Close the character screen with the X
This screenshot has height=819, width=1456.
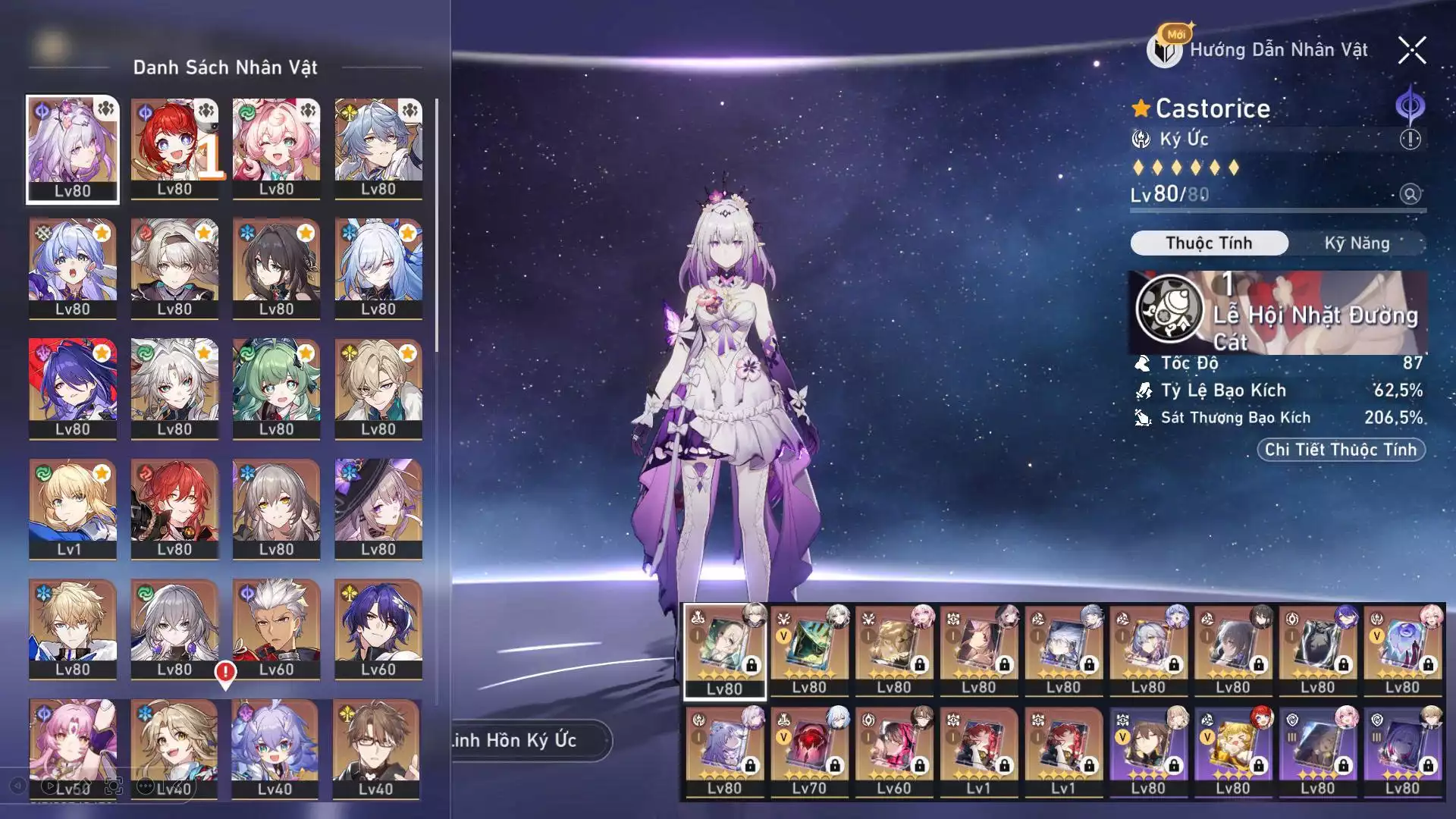pyautogui.click(x=1412, y=51)
